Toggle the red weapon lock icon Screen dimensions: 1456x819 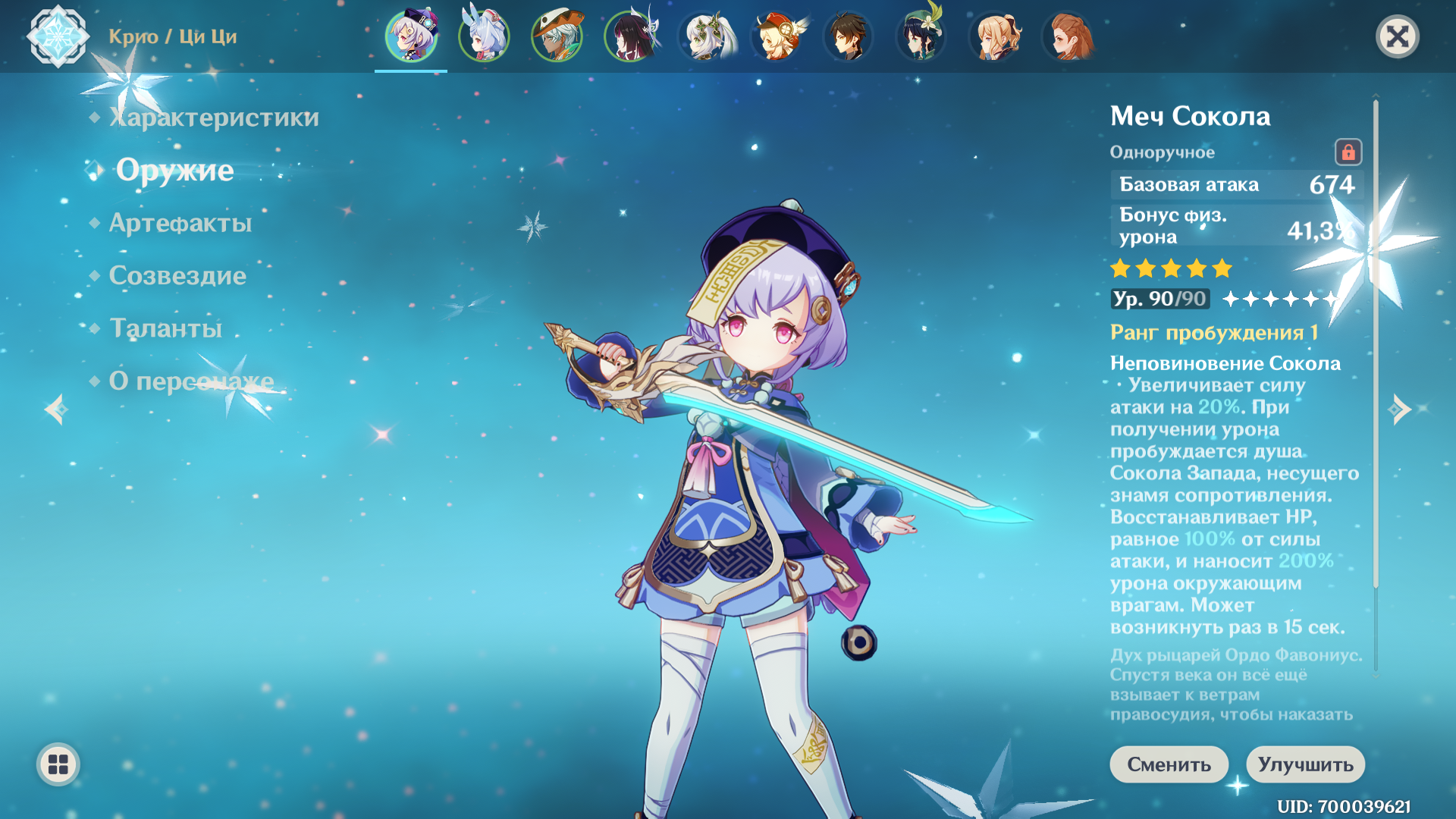pos(1348,152)
